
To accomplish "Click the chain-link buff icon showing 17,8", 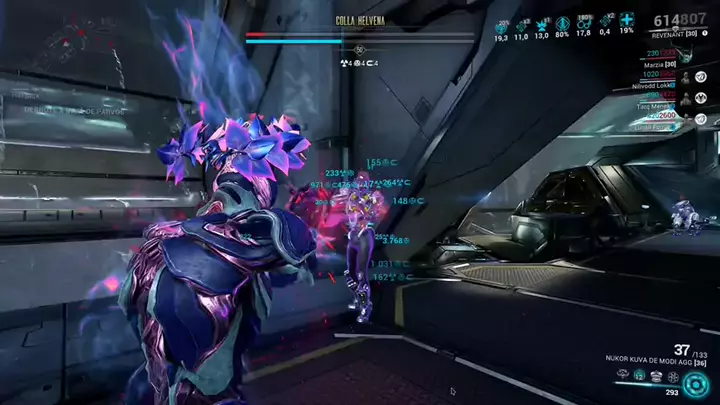I will click(x=584, y=22).
